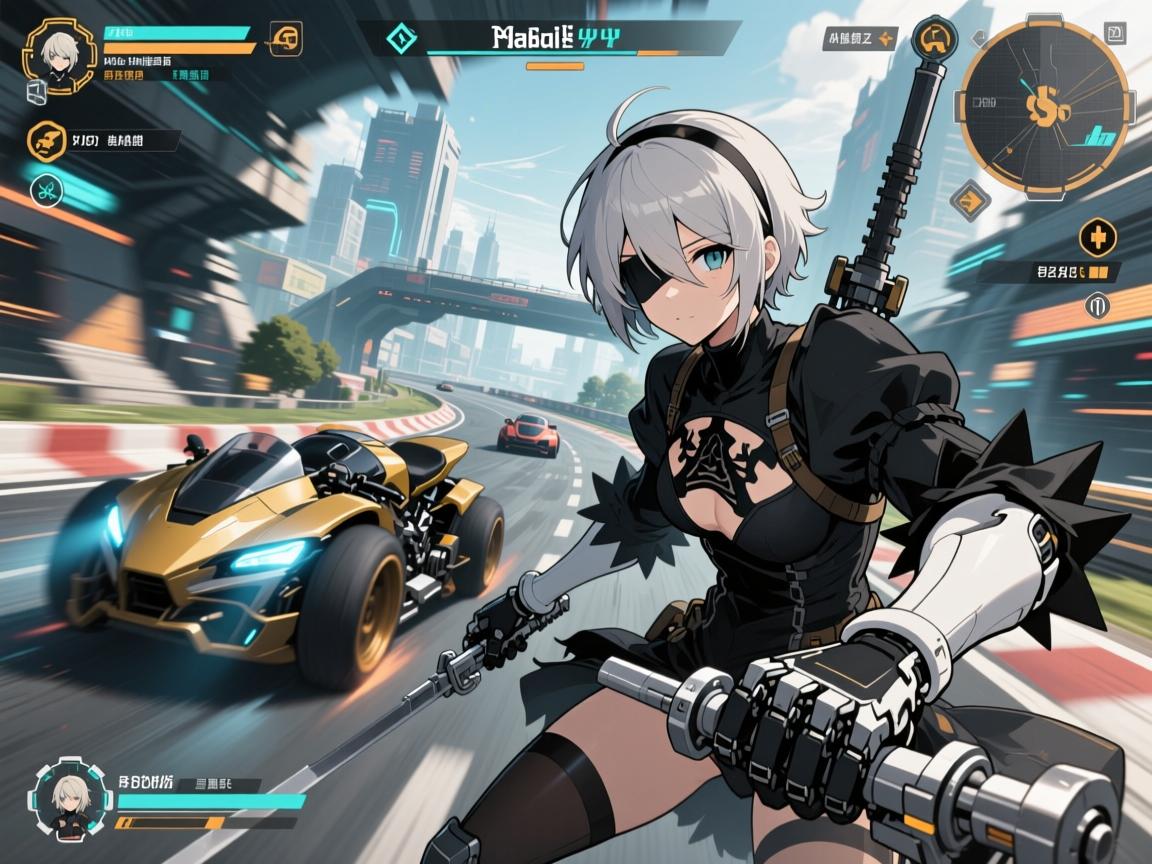The width and height of the screenshot is (1152, 864).
Task: Click the orange-framed character portrait
Action: click(58, 53)
